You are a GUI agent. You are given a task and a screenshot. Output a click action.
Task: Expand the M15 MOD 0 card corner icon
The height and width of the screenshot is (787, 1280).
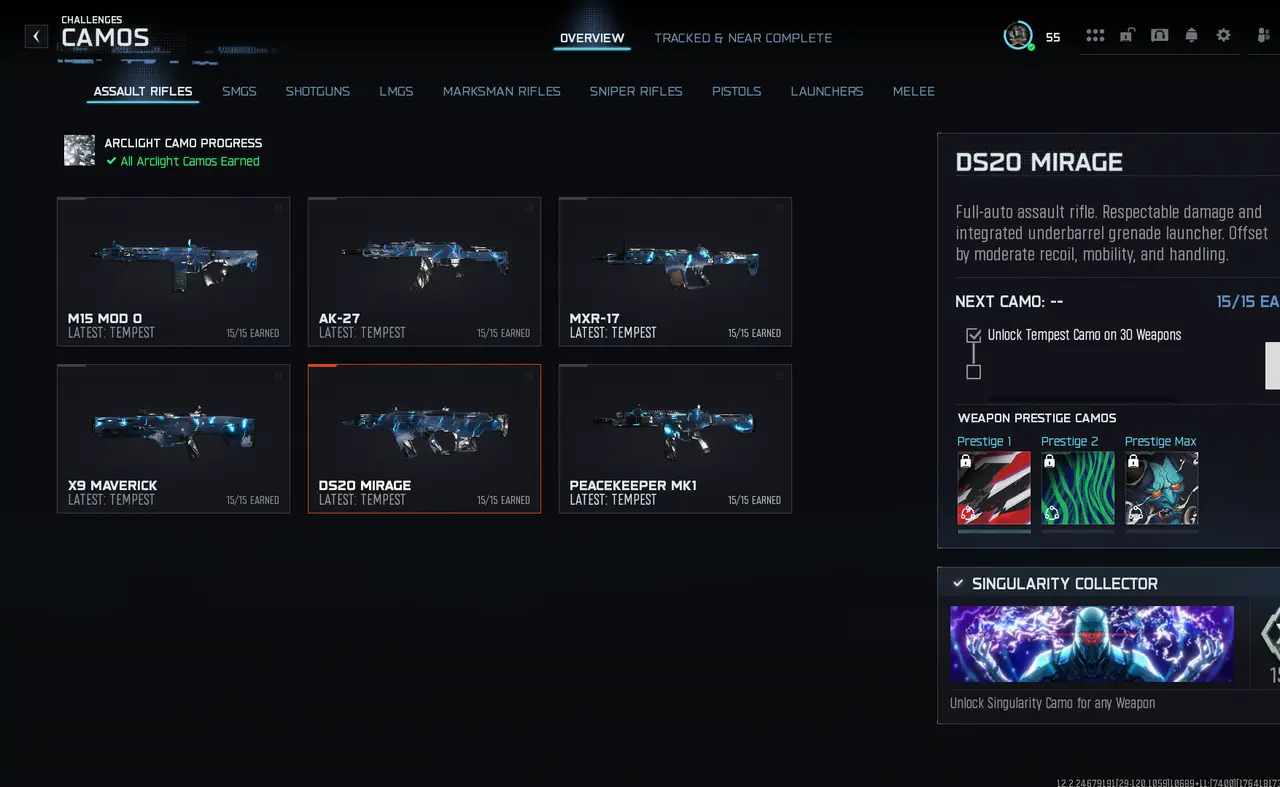tap(277, 207)
